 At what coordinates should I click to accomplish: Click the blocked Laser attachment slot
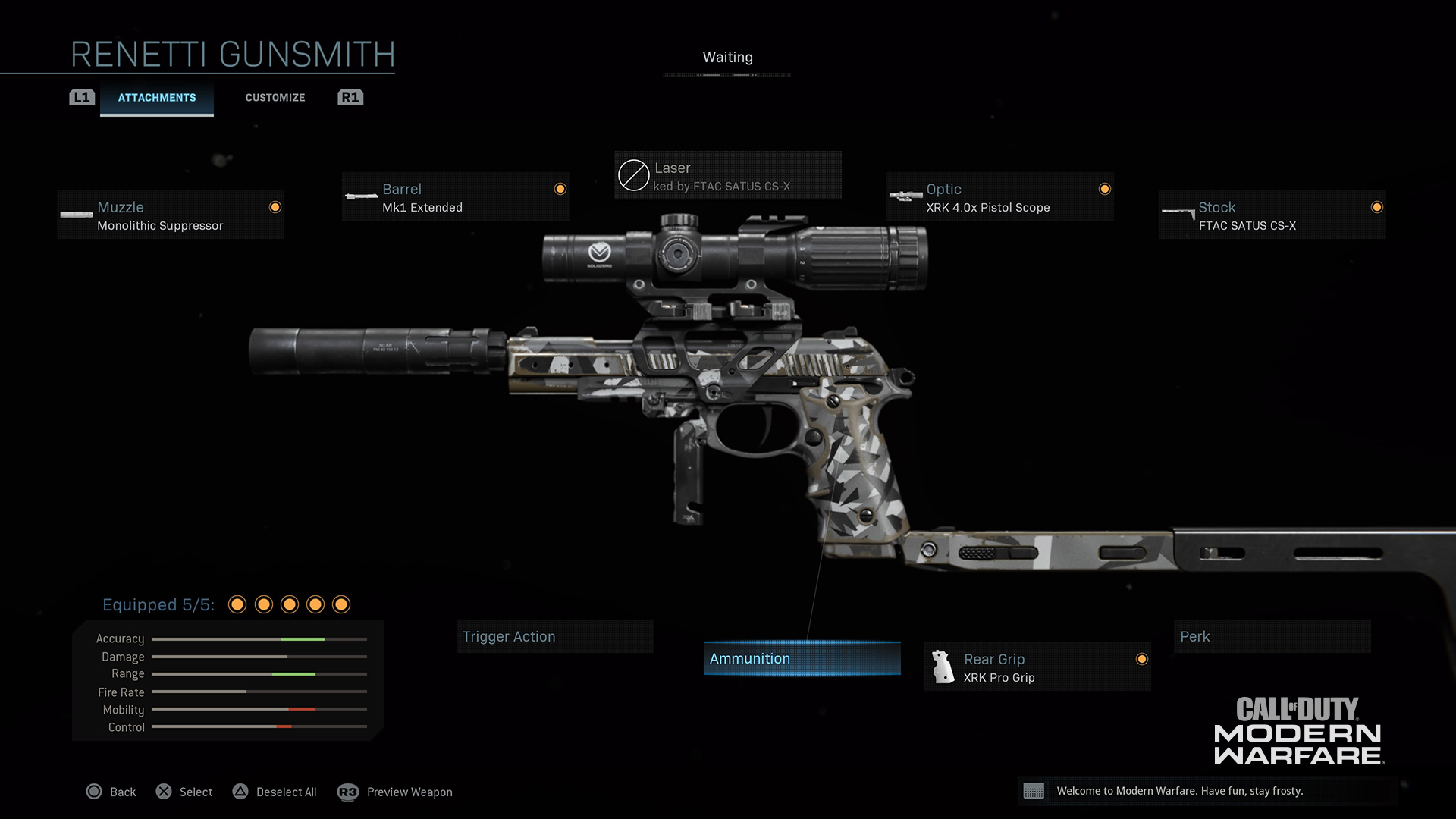tap(727, 176)
